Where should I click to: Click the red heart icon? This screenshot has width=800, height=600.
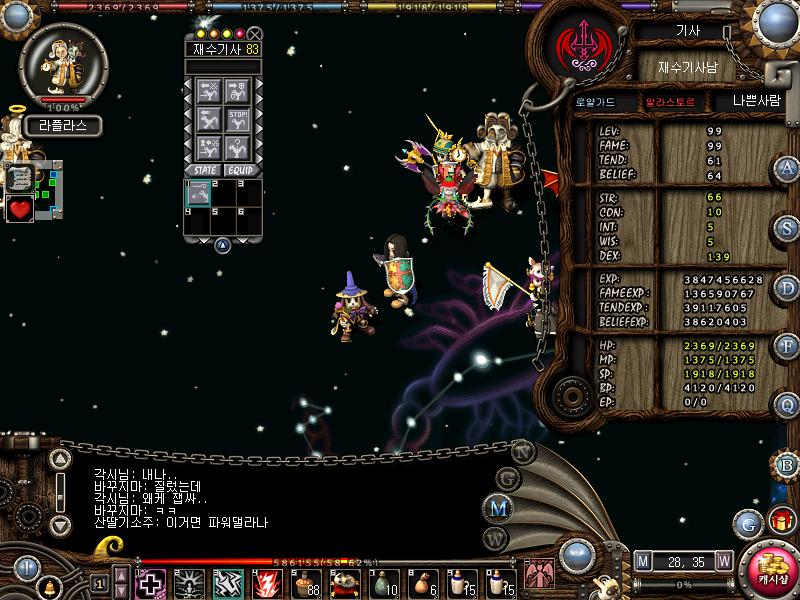coord(20,208)
